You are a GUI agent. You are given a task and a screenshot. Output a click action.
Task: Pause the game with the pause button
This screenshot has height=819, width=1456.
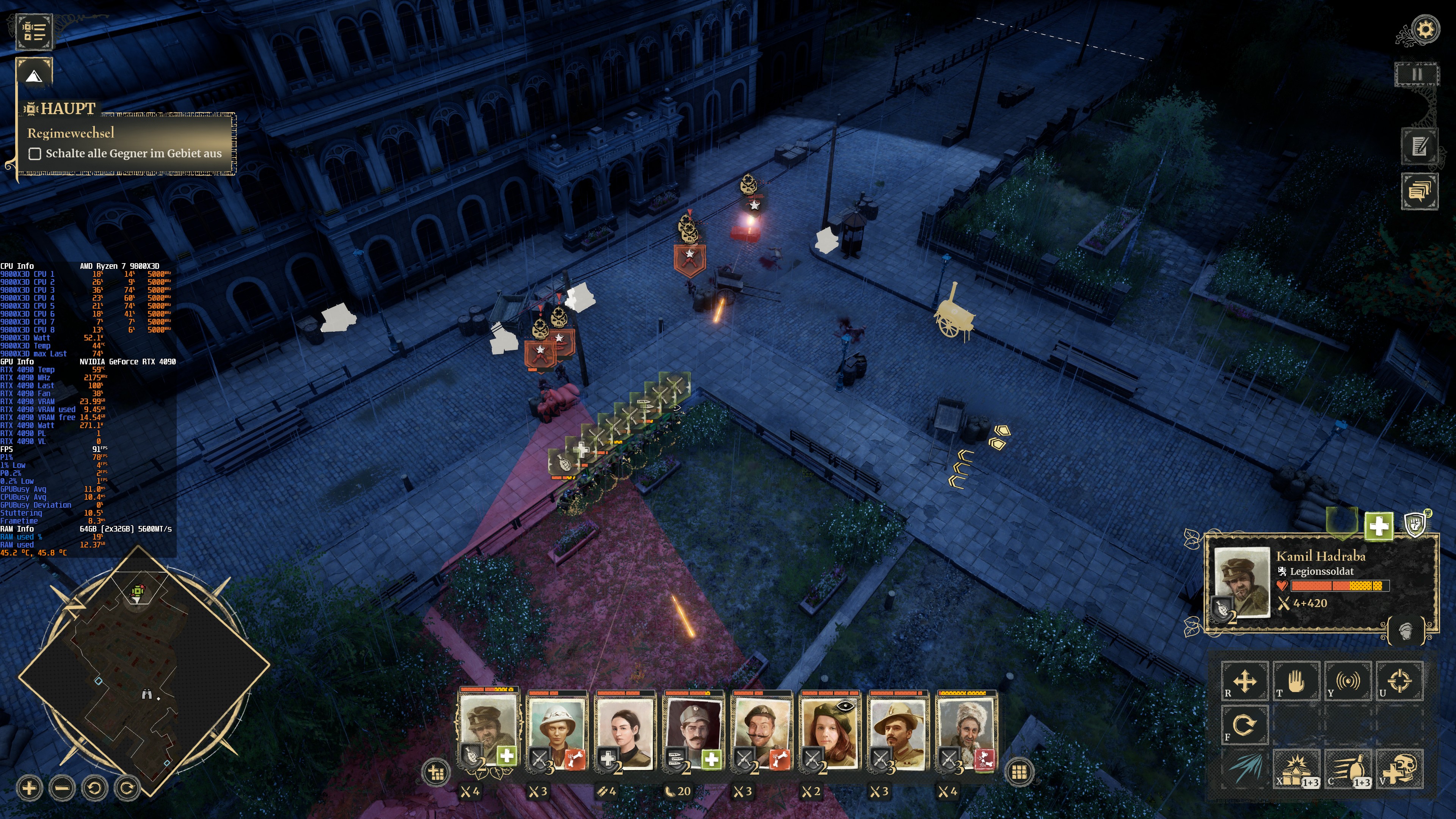tap(1417, 74)
